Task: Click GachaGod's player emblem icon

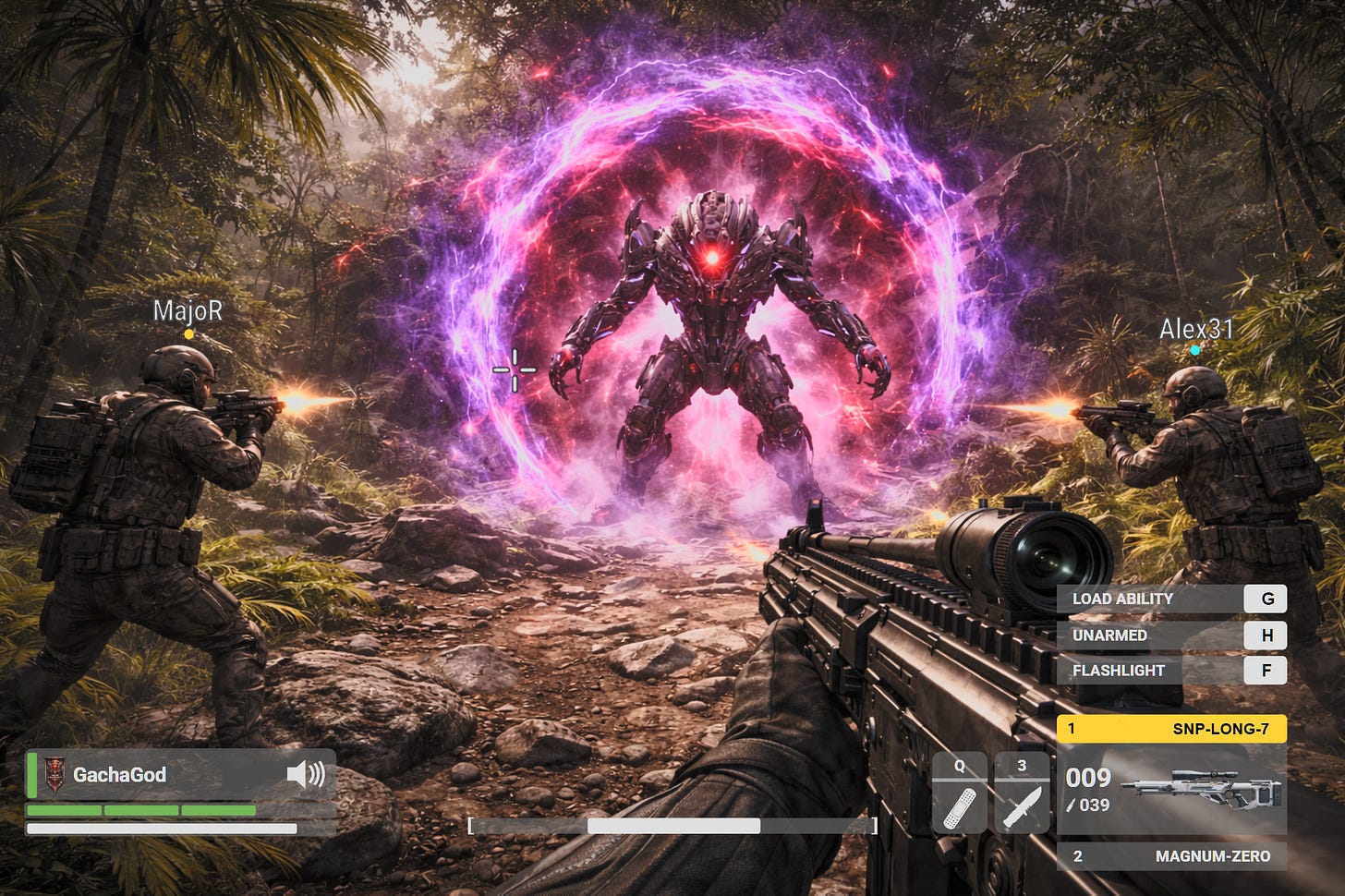Action: (x=55, y=774)
